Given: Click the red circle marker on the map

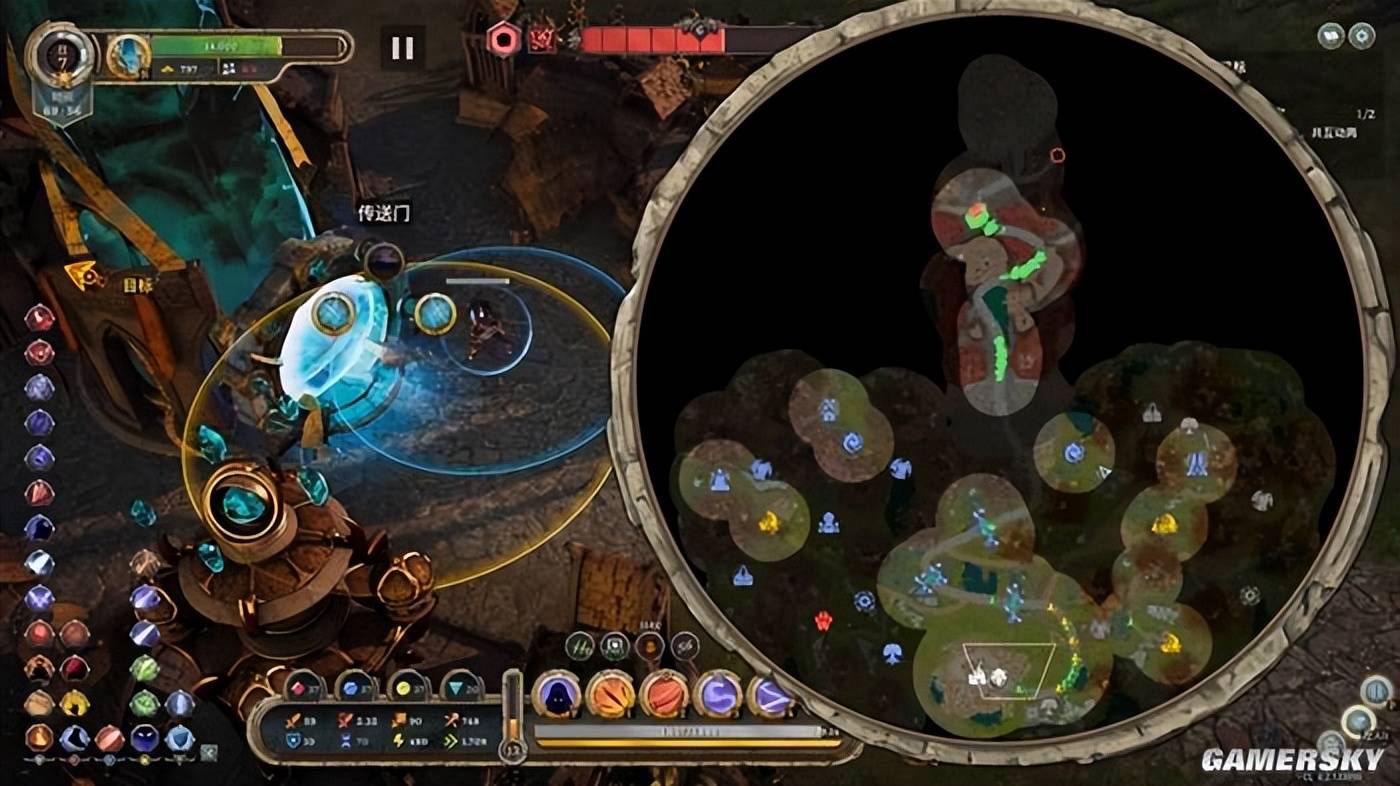Looking at the screenshot, I should (1057, 155).
